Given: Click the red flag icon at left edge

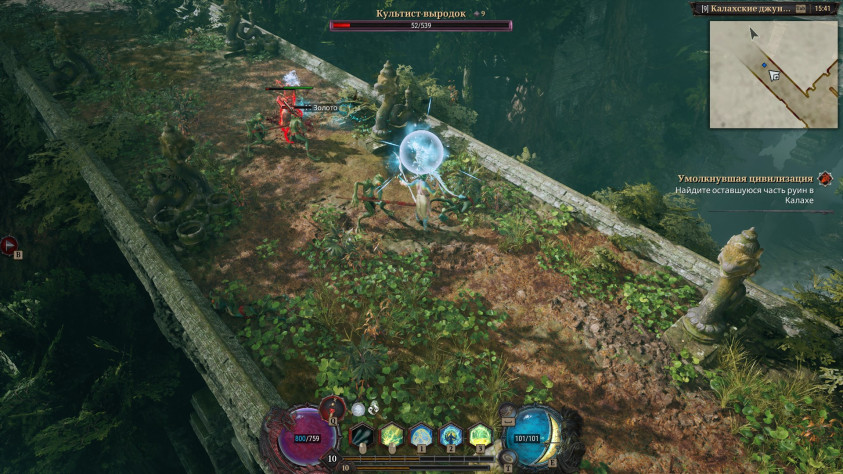Looking at the screenshot, I should click(9, 243).
